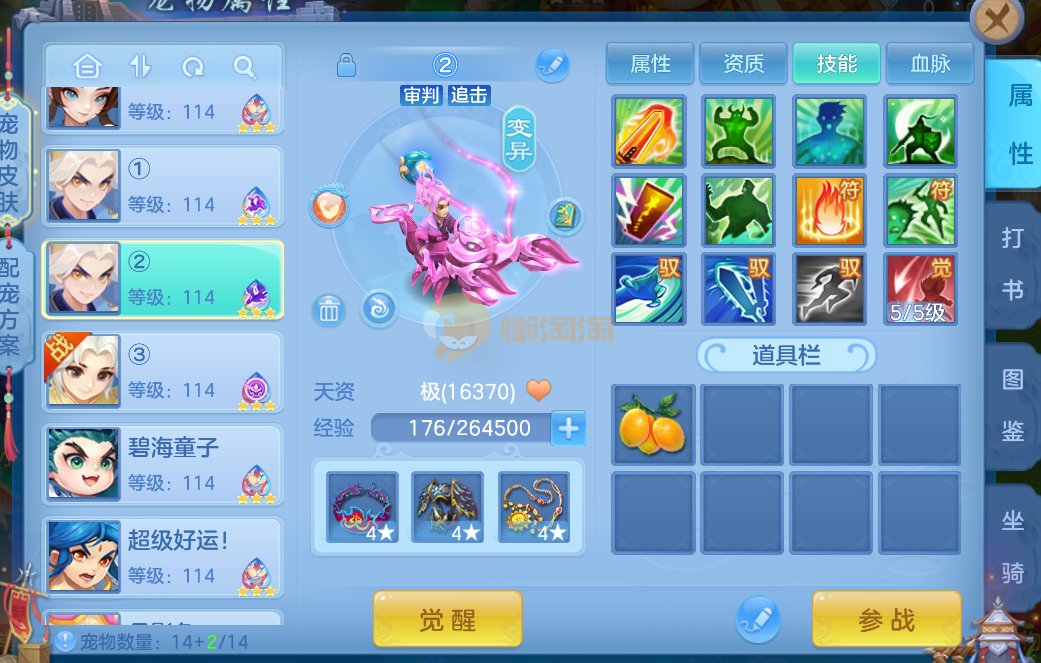Send pet to battle with 参战
This screenshot has height=663, width=1041.
(x=886, y=620)
